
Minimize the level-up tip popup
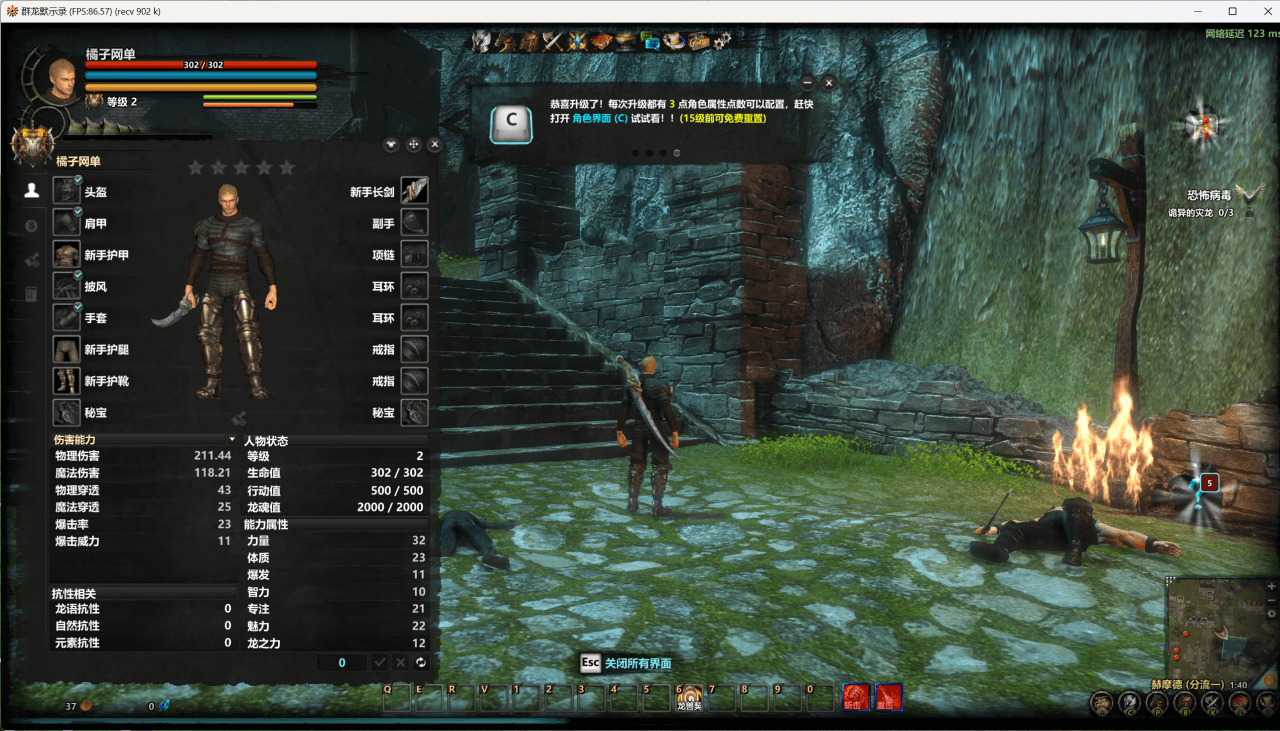(x=807, y=83)
